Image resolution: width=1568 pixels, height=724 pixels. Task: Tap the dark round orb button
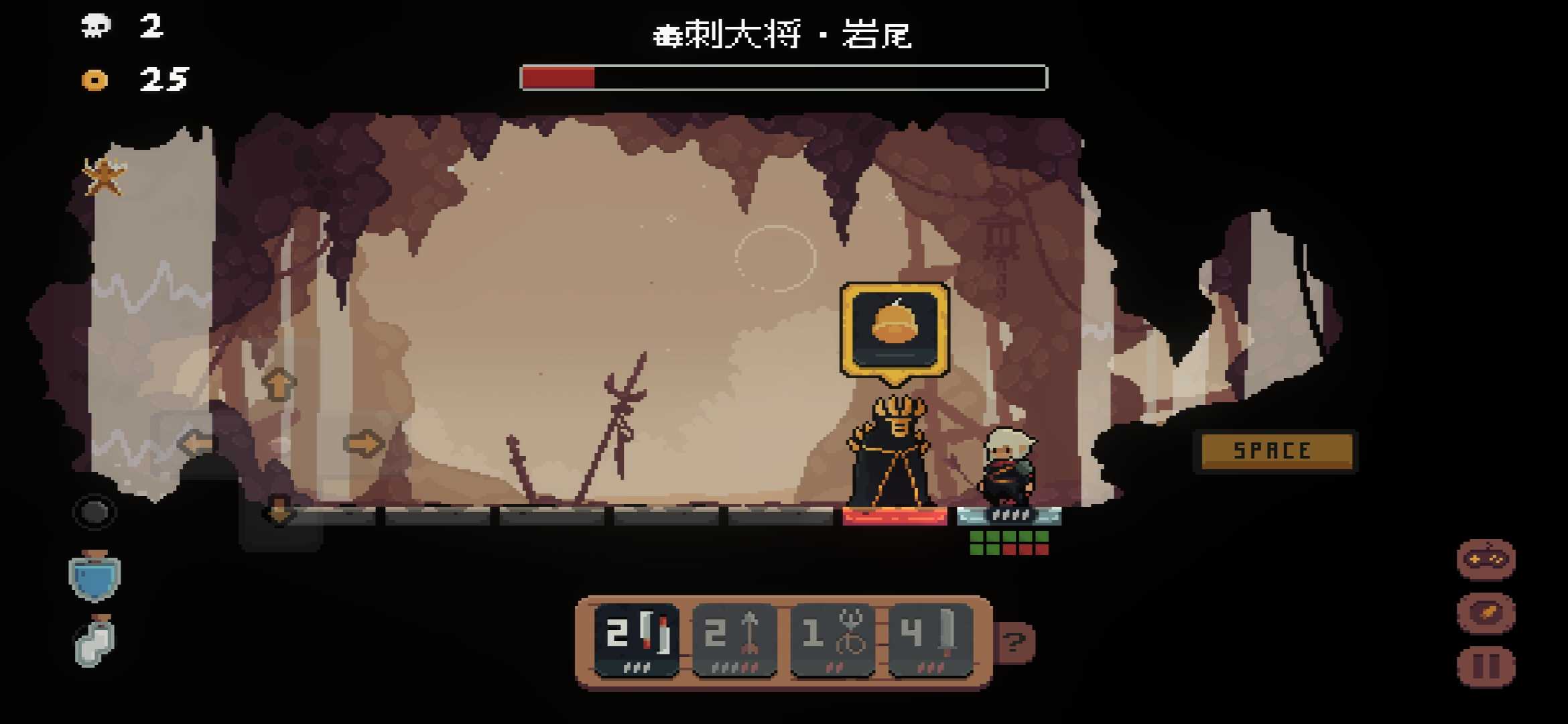pos(94,513)
